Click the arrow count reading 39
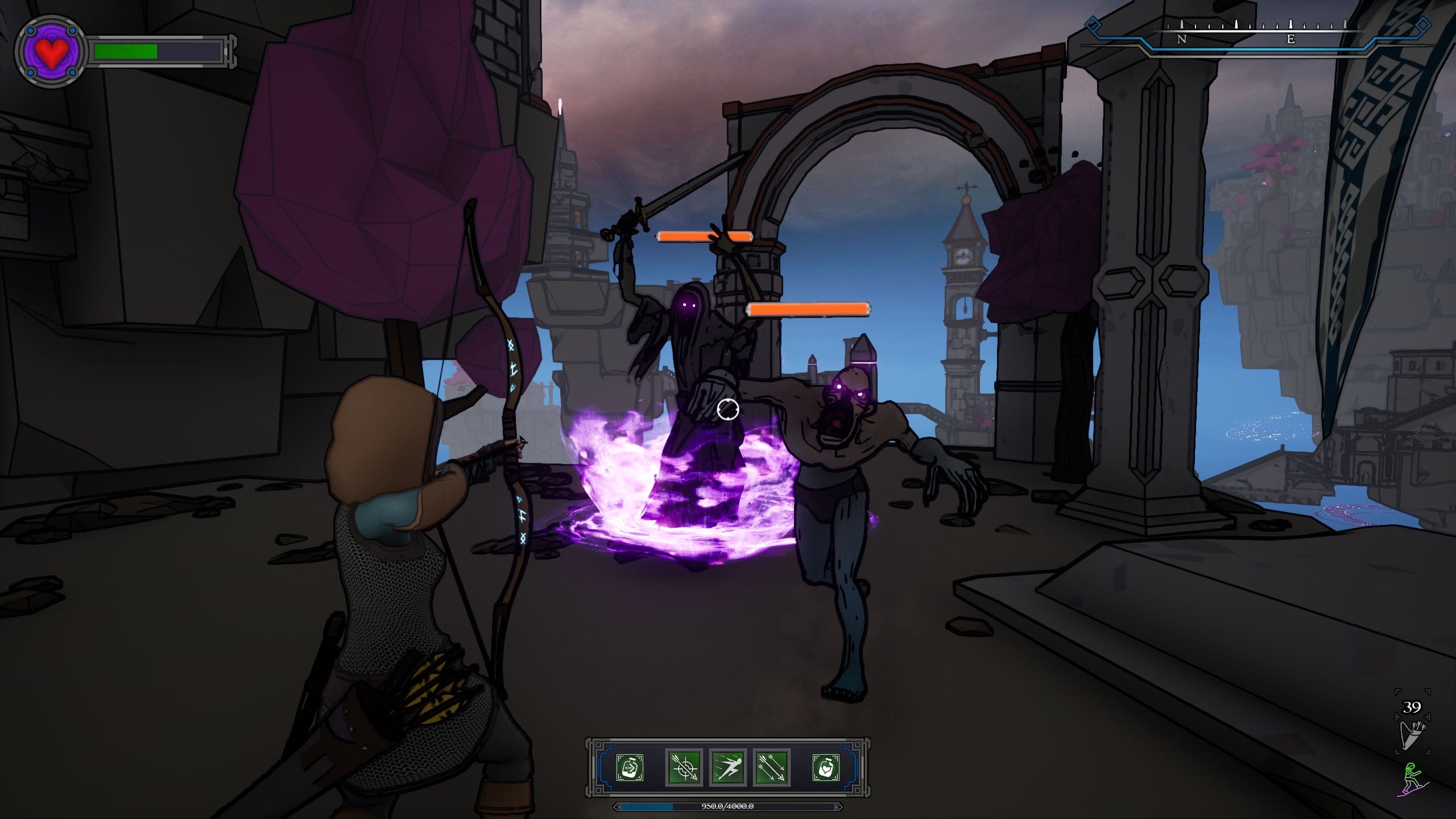 (x=1411, y=706)
